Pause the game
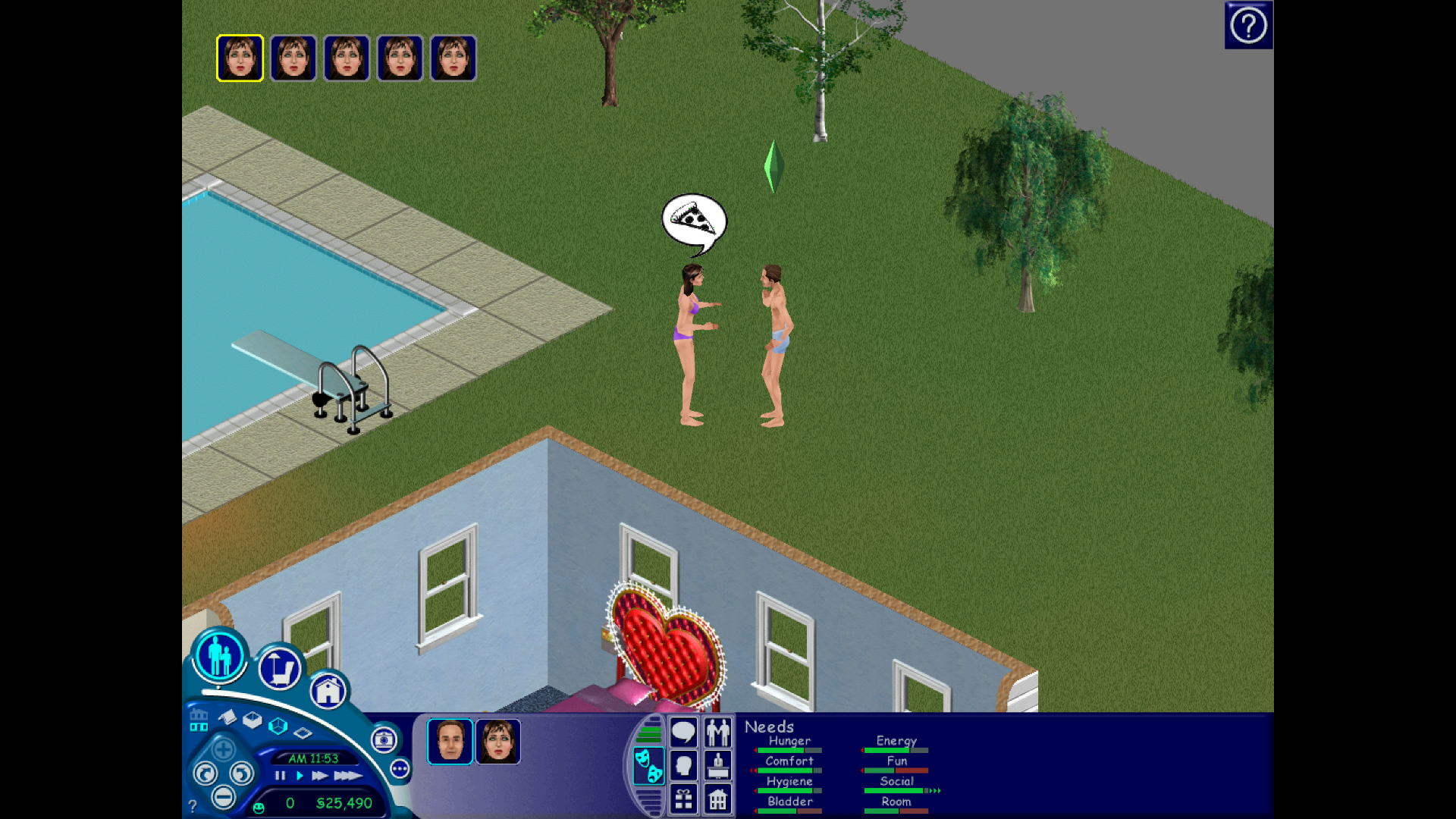 [280, 776]
